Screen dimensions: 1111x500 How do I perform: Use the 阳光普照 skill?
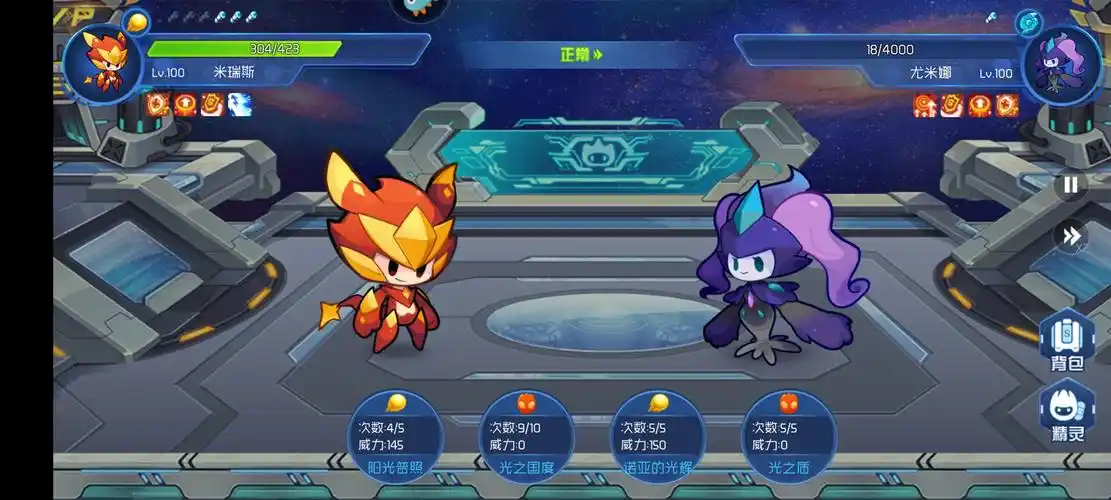(395, 438)
